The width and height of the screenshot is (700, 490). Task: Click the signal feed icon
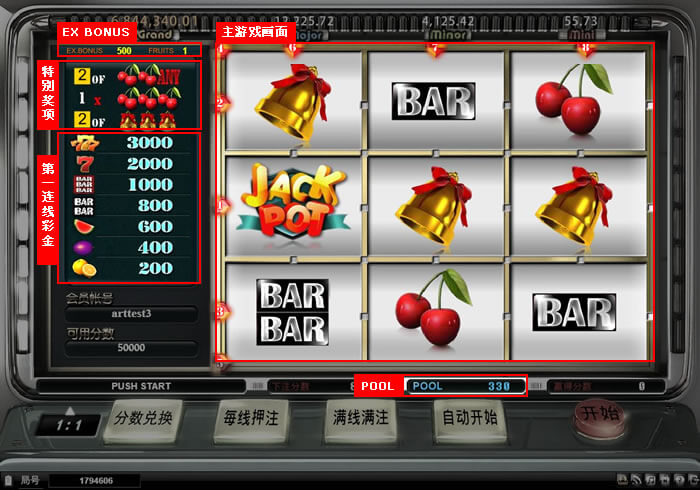[636, 480]
